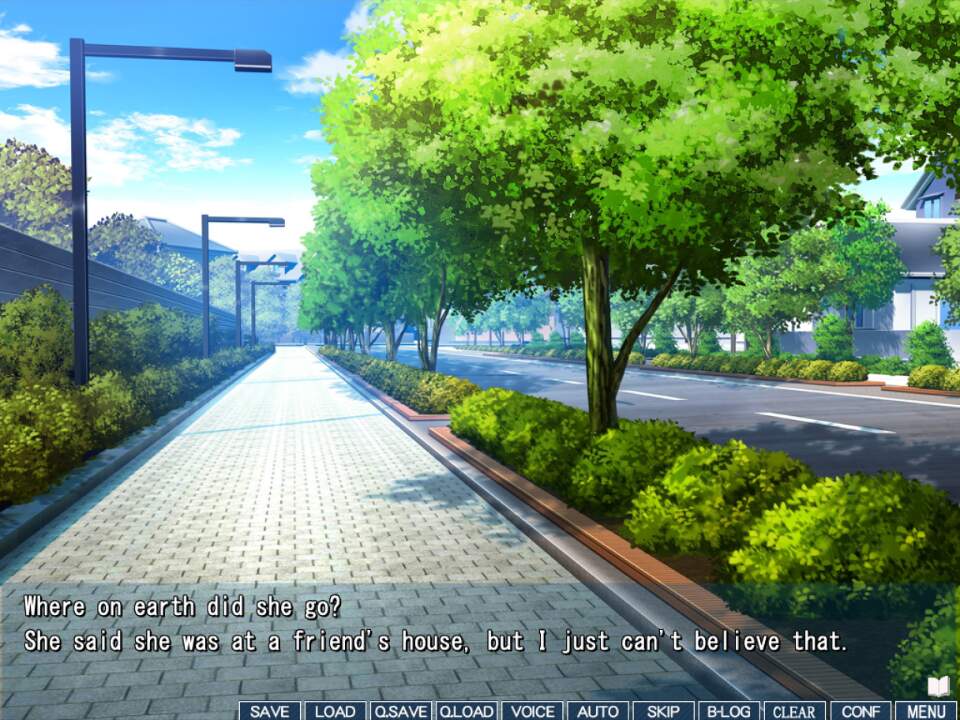Open the LOAD screen

coord(335,711)
